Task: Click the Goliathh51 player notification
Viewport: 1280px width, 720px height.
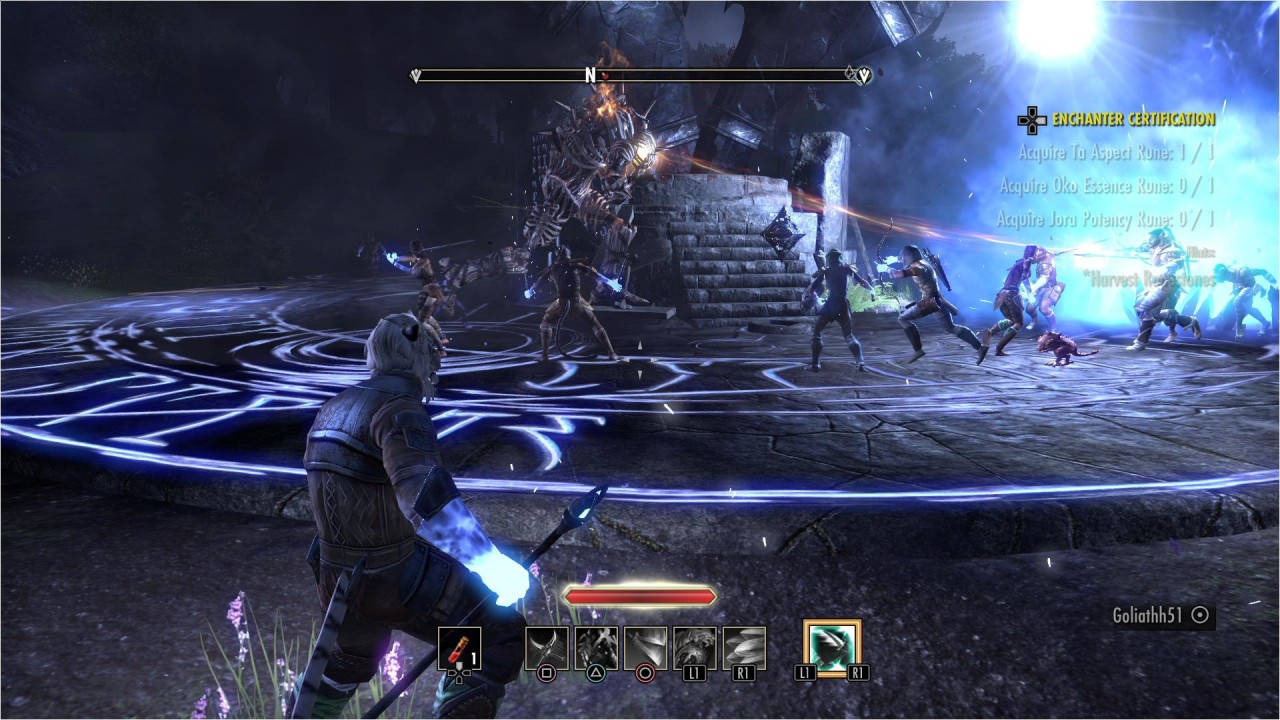Action: coord(1161,616)
